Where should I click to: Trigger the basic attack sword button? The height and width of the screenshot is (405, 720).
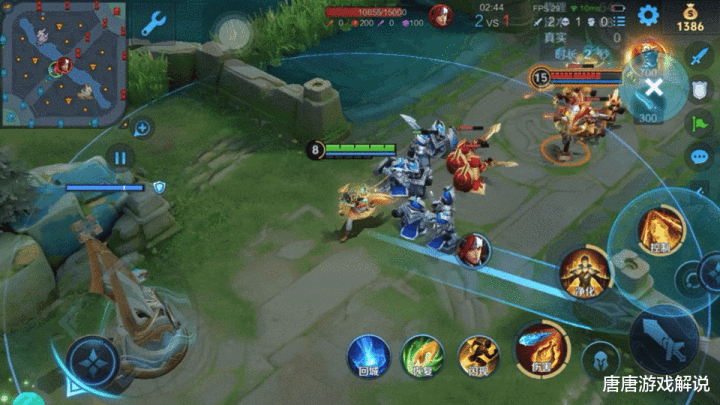662,339
